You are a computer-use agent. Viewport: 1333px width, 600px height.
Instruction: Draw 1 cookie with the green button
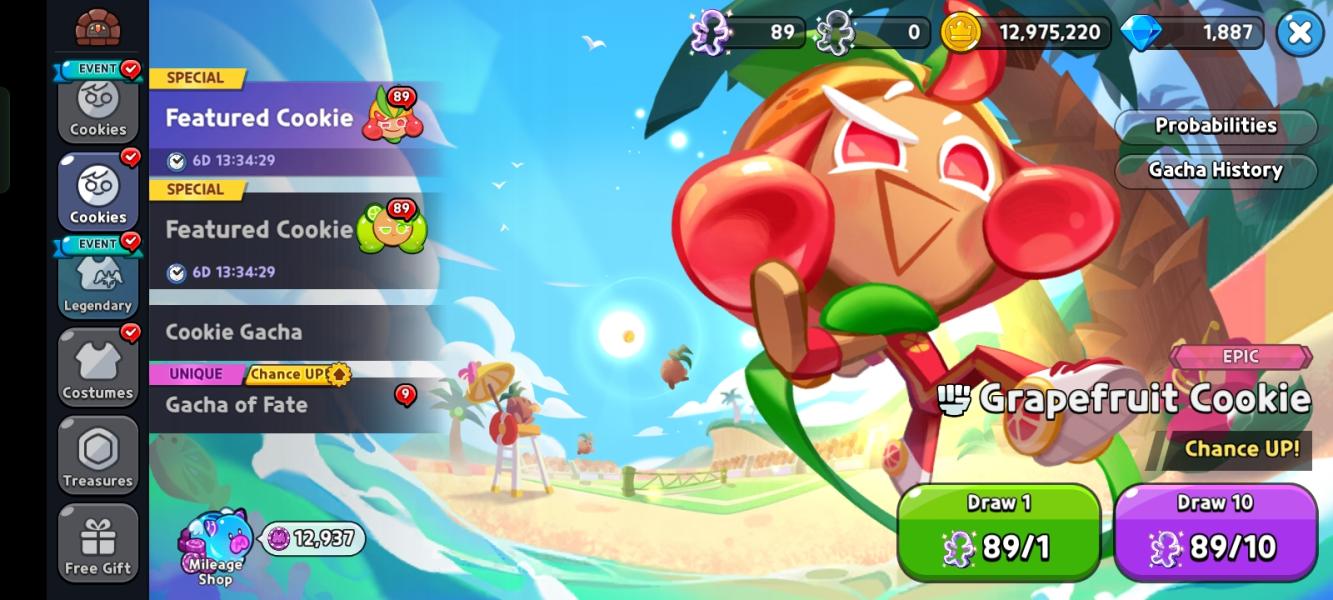point(998,532)
